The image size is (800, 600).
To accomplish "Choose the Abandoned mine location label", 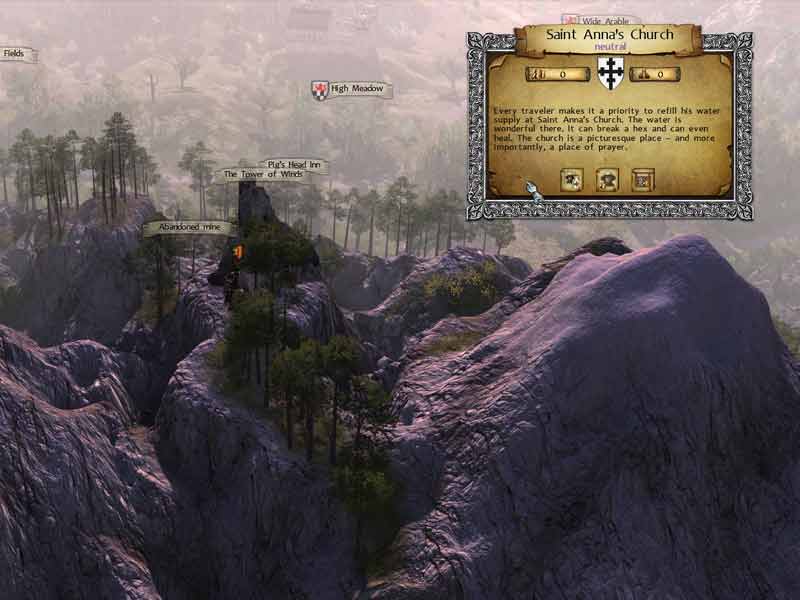I will tap(187, 228).
